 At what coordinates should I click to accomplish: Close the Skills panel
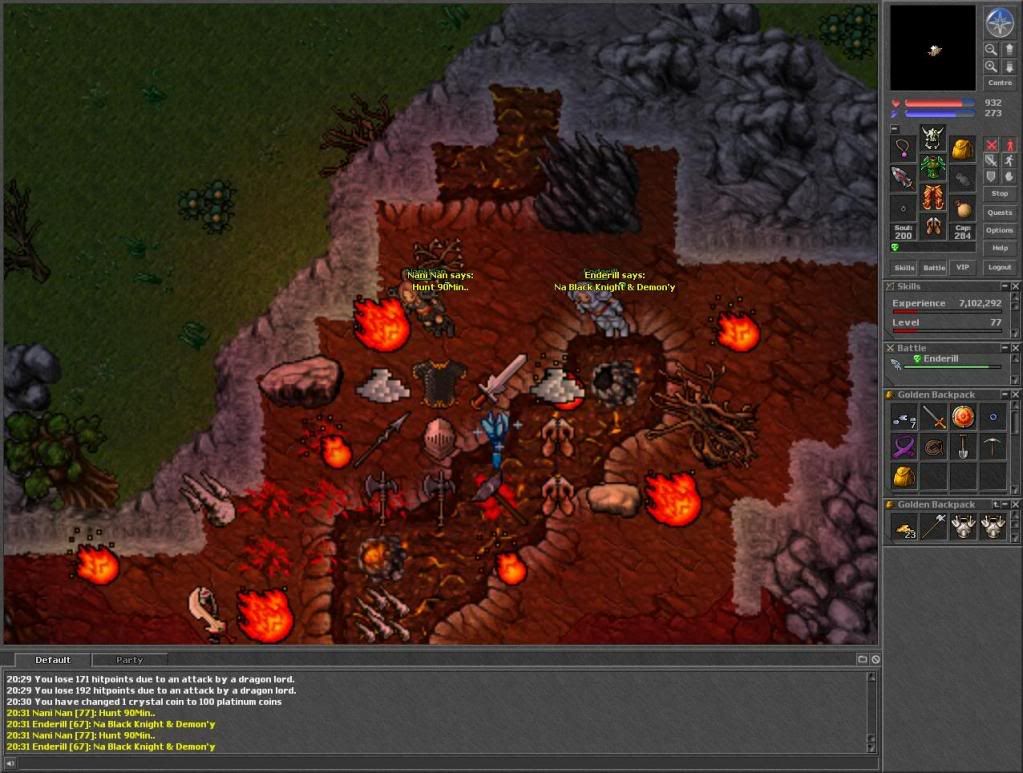click(x=1015, y=287)
